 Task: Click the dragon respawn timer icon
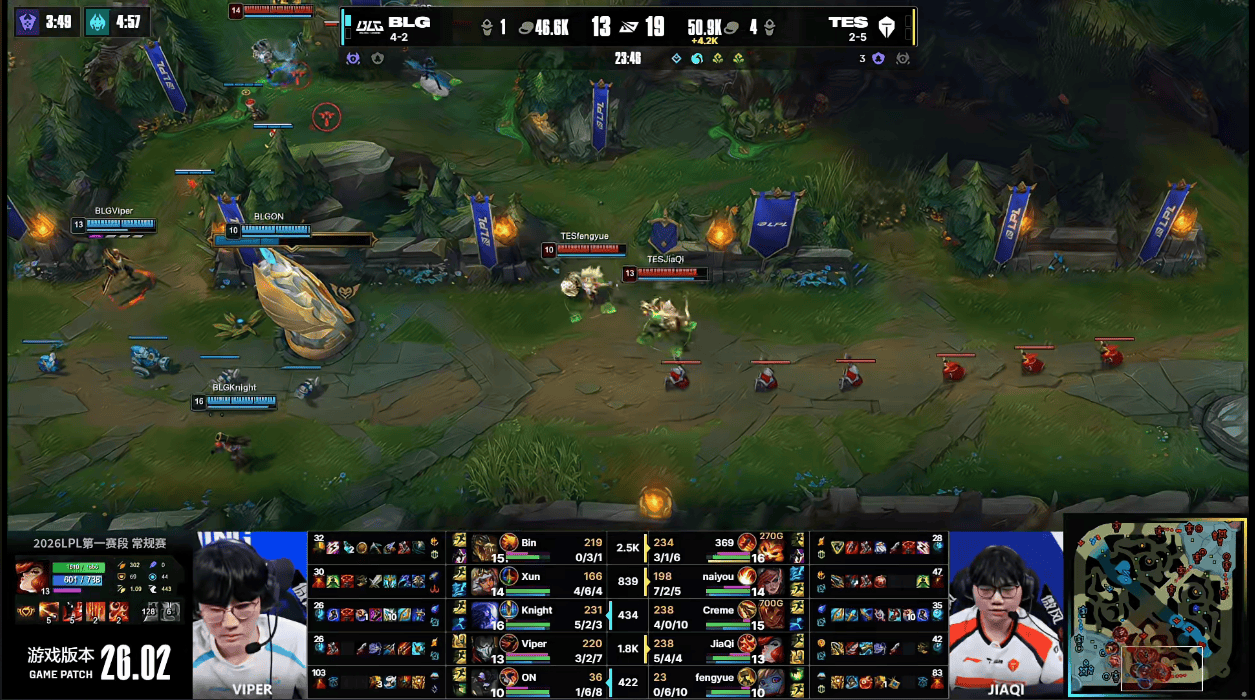coord(97,22)
